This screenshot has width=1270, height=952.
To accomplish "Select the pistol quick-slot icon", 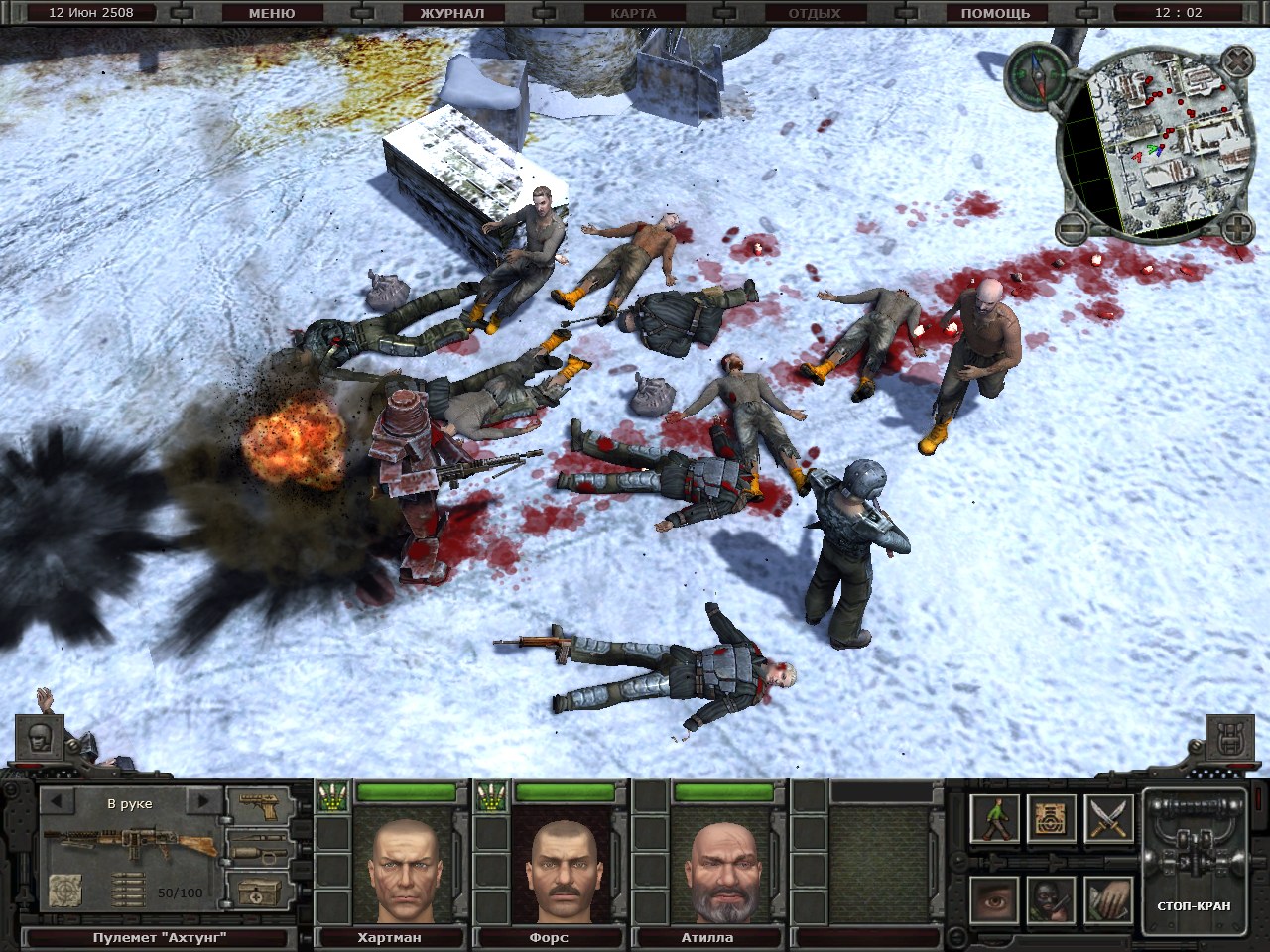I will point(259,805).
